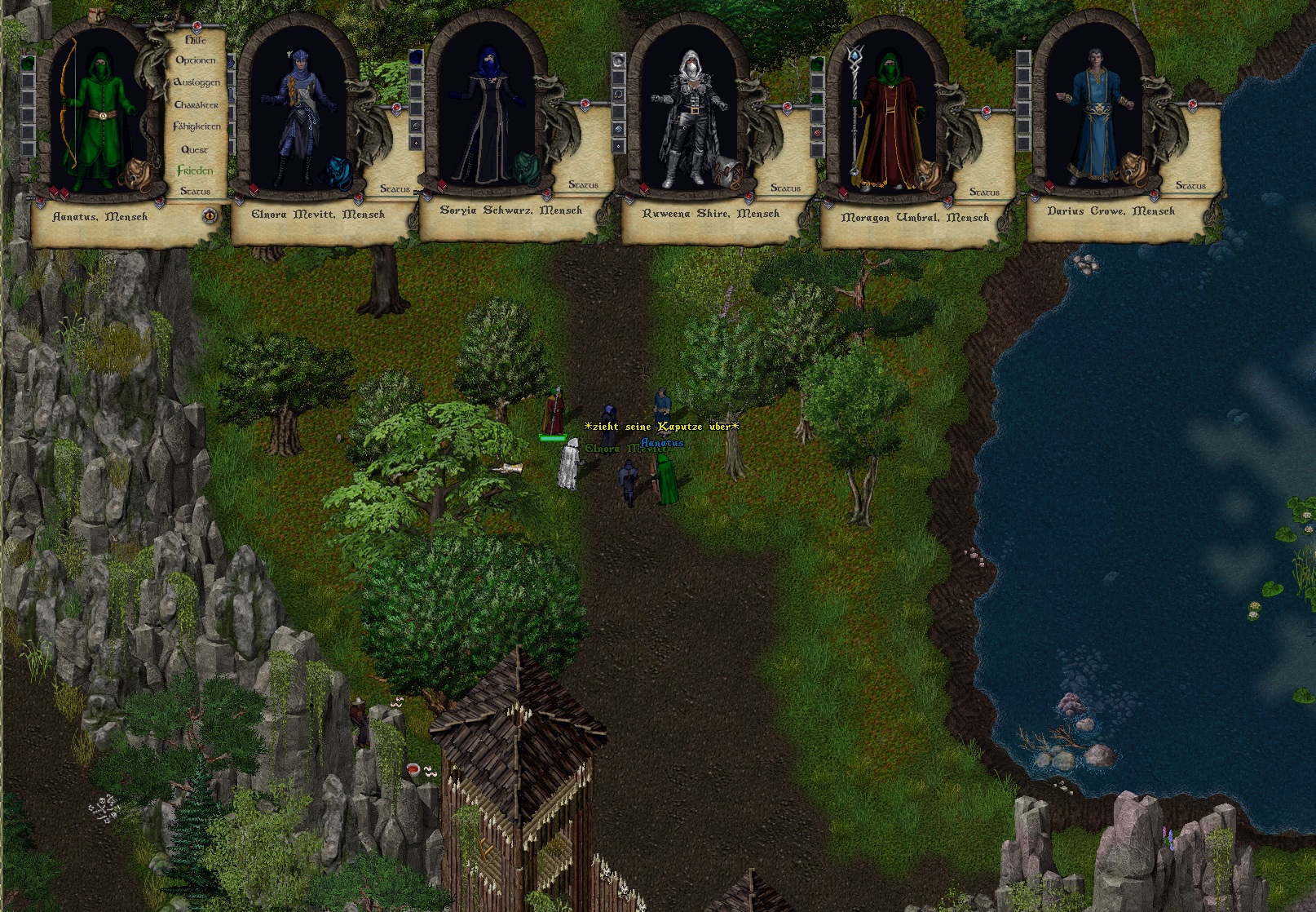View Darius Crowe's Status
The image size is (1316, 912).
(x=1190, y=186)
